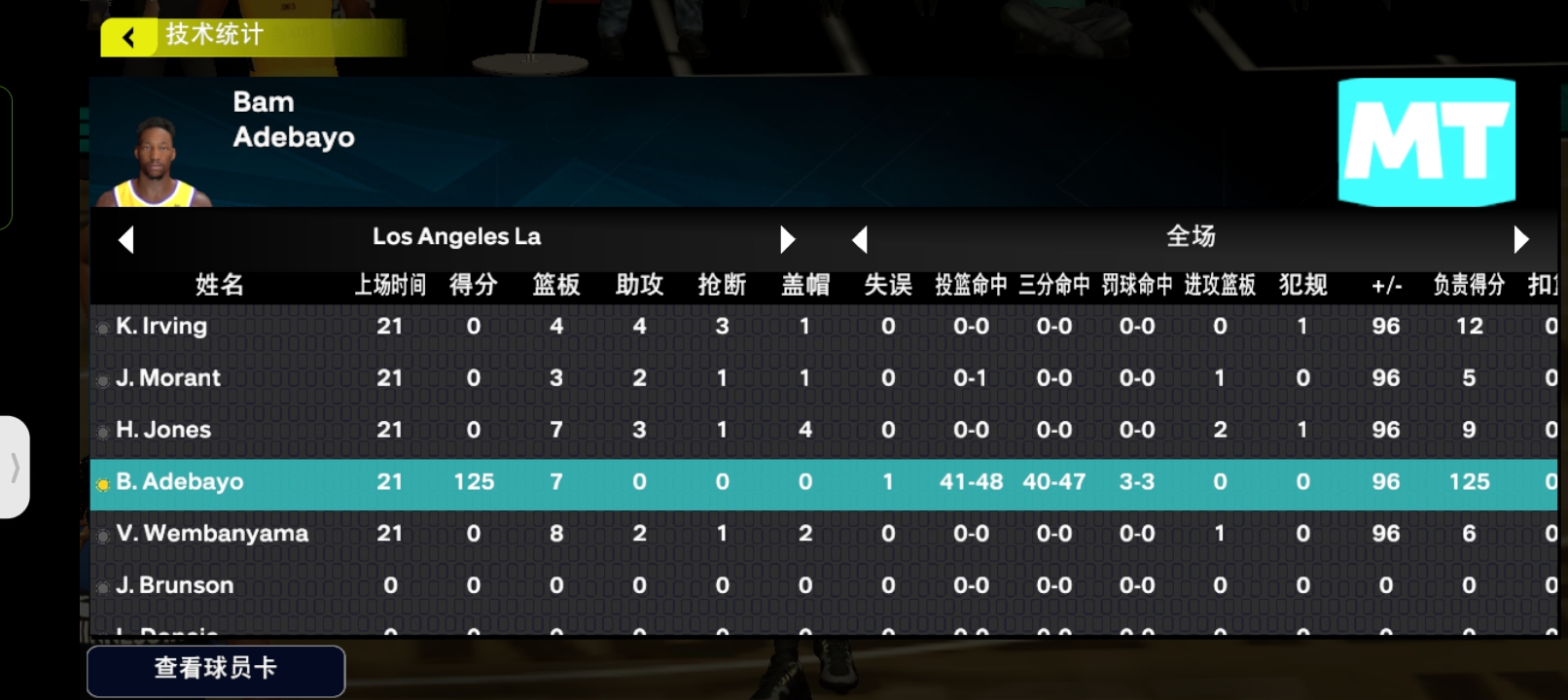Show previous period before 全场
This screenshot has height=700, width=1568.
click(859, 239)
